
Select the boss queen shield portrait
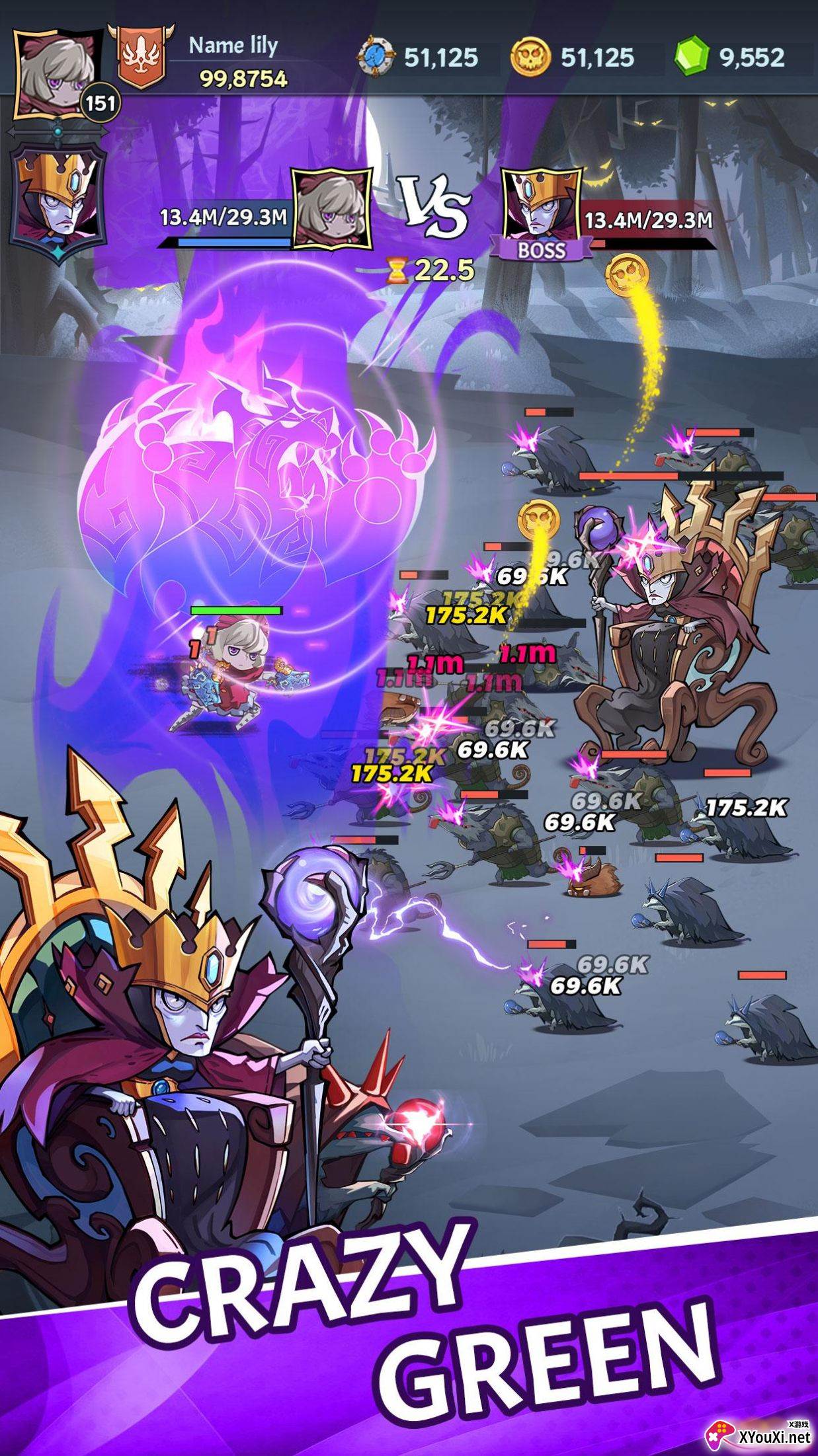58,204
